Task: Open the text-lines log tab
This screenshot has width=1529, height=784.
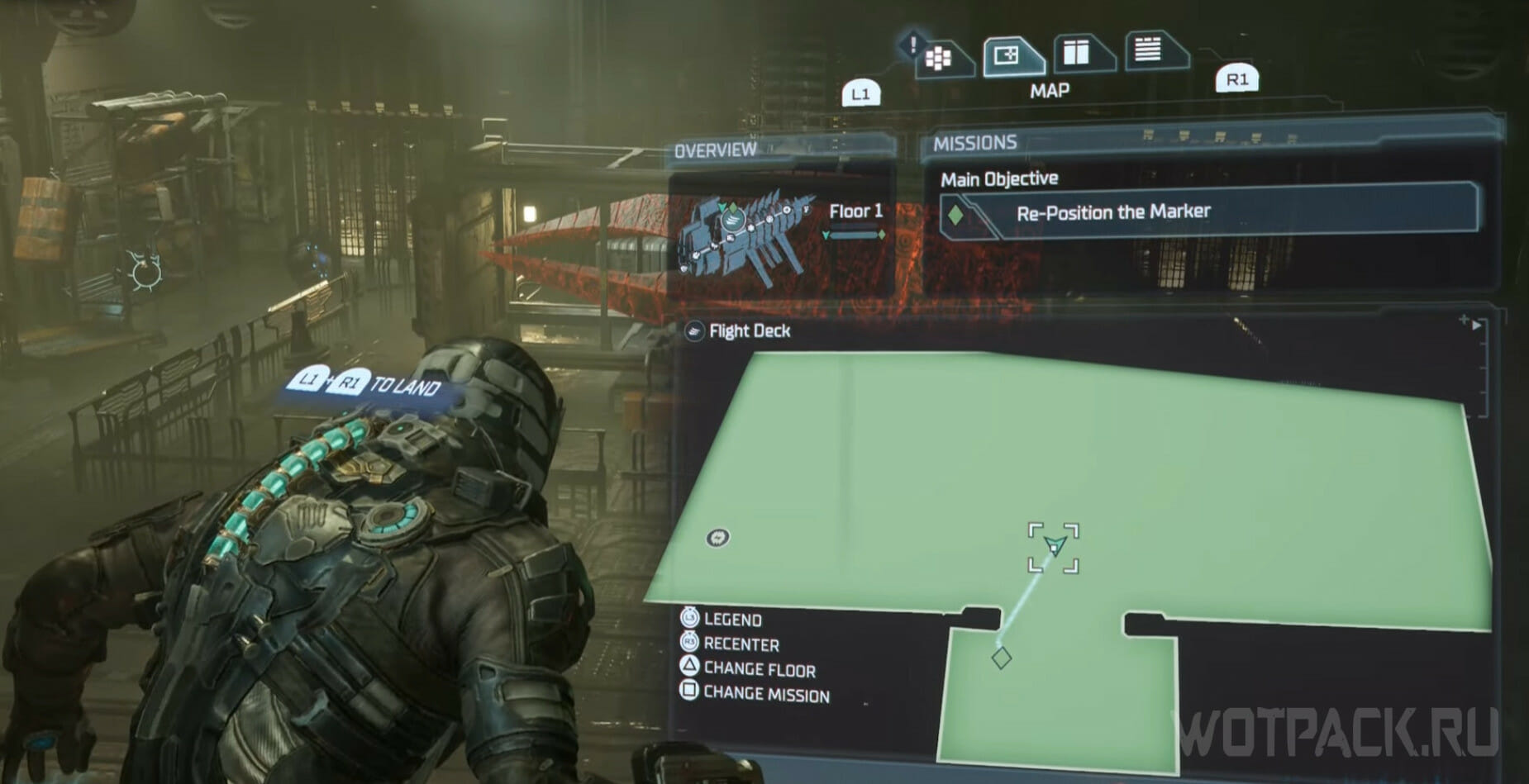Action: (1149, 50)
